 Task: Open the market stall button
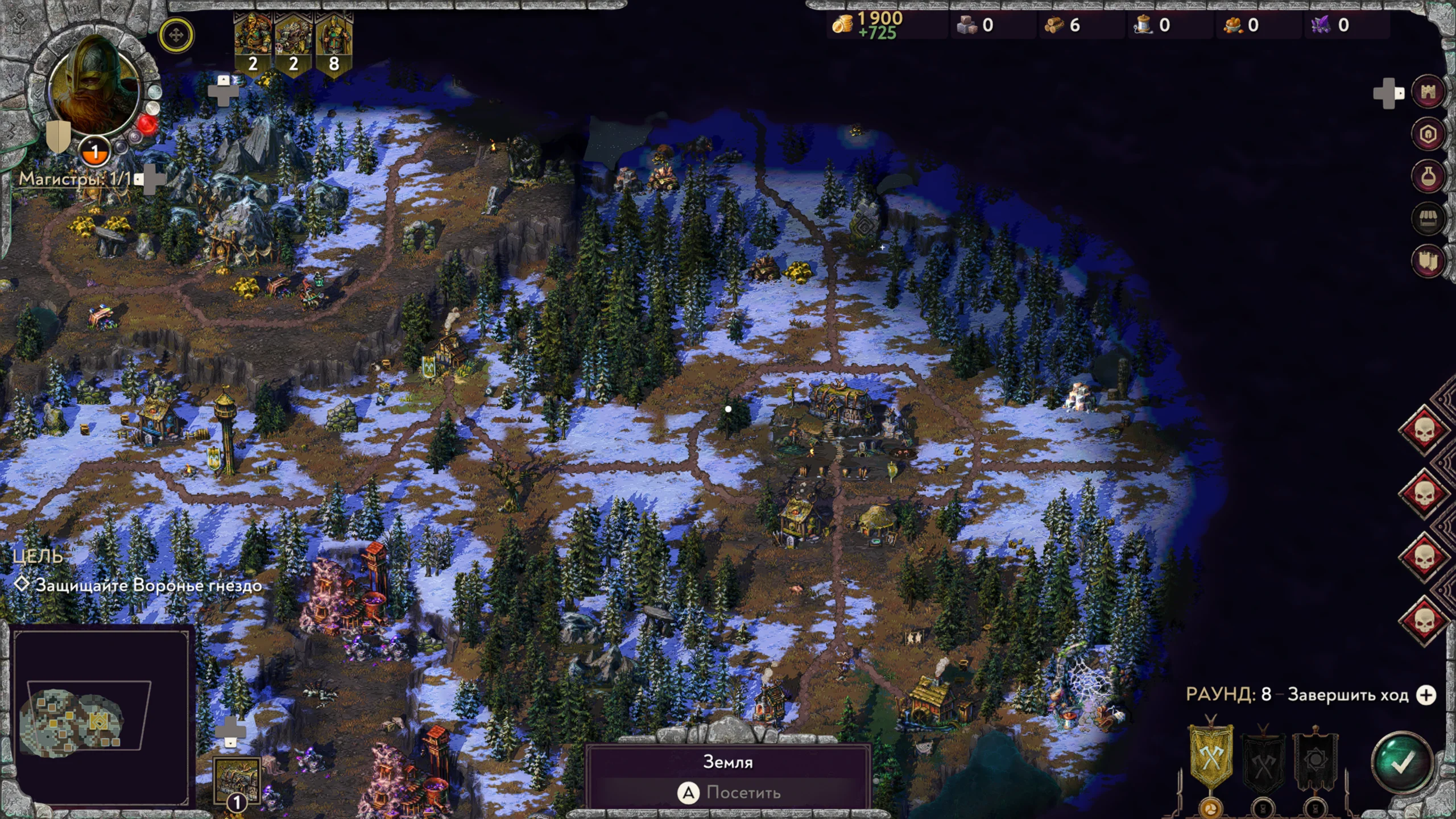click(x=1428, y=218)
